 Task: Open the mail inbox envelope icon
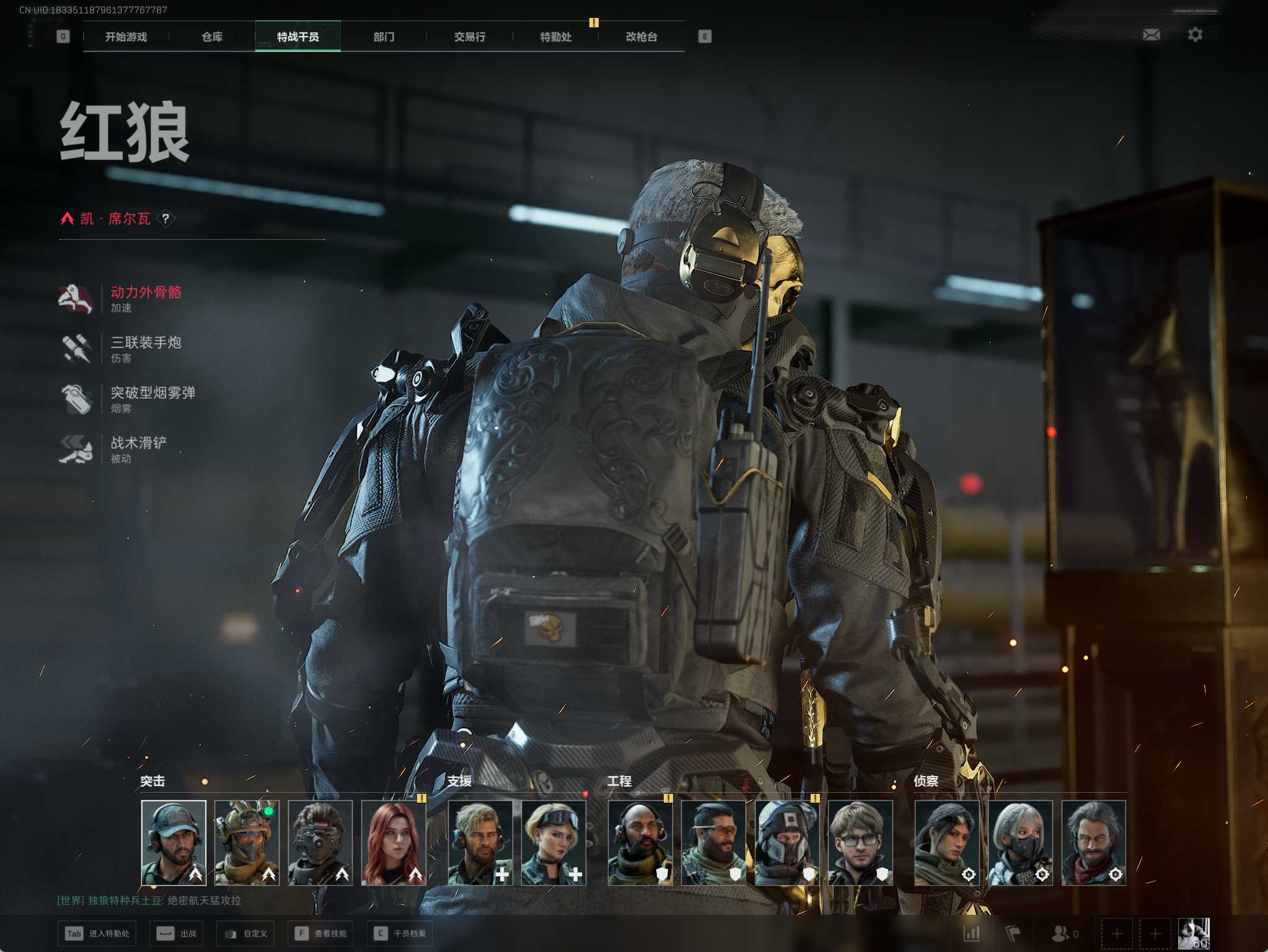pyautogui.click(x=1151, y=35)
